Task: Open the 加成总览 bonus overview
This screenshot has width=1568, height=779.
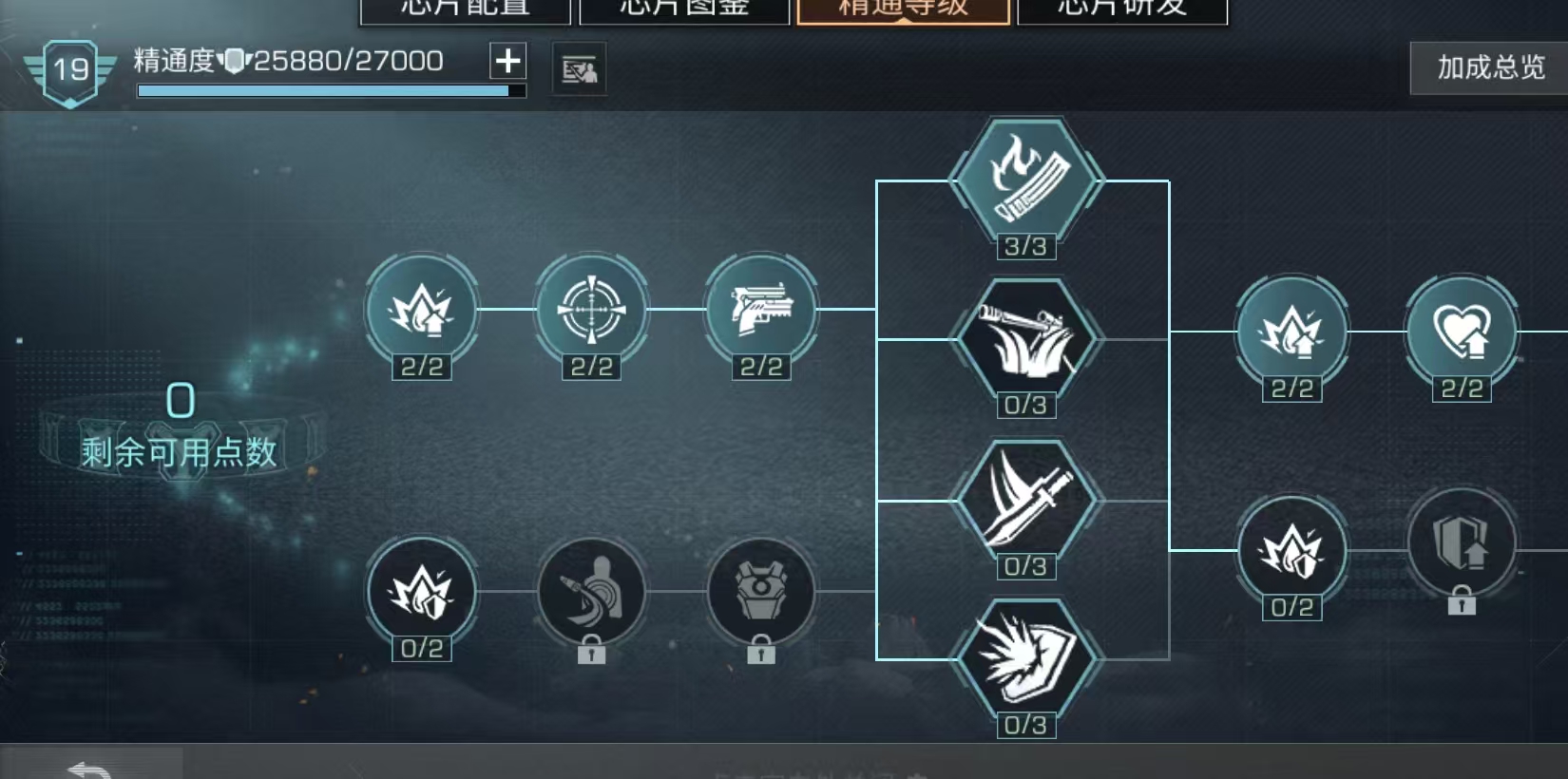Action: [1489, 67]
